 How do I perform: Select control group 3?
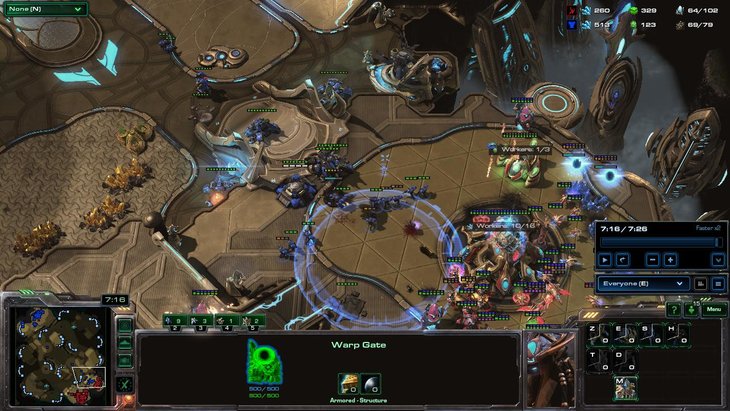(x=202, y=322)
